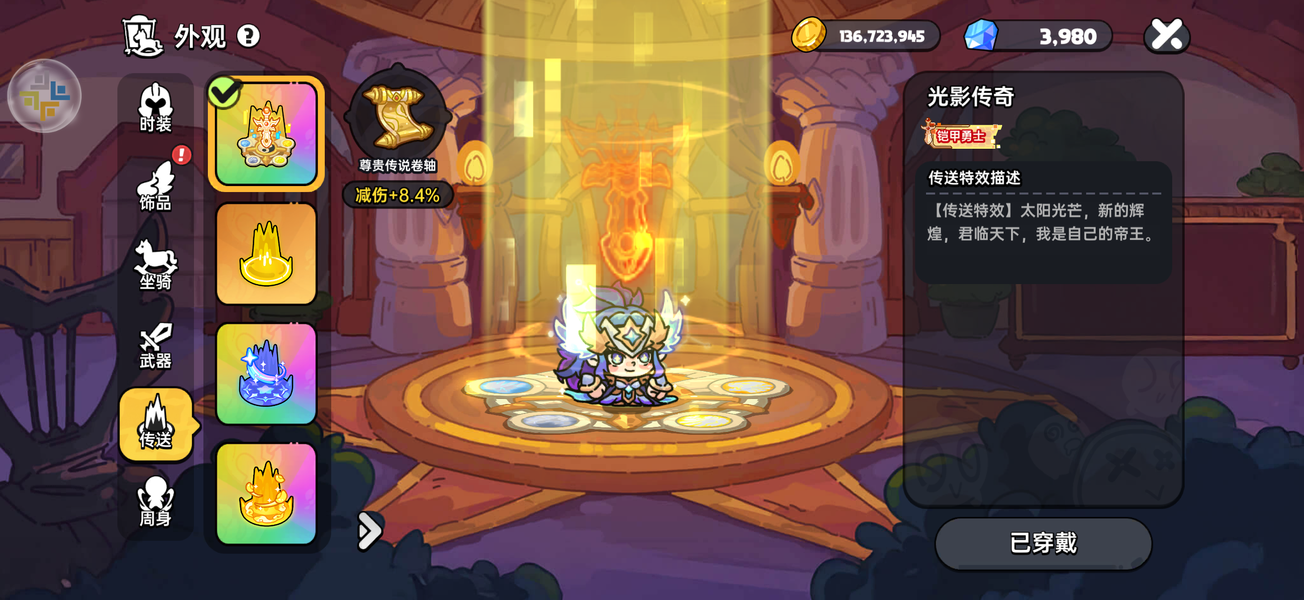Open the help question mark next to 外观

click(248, 37)
